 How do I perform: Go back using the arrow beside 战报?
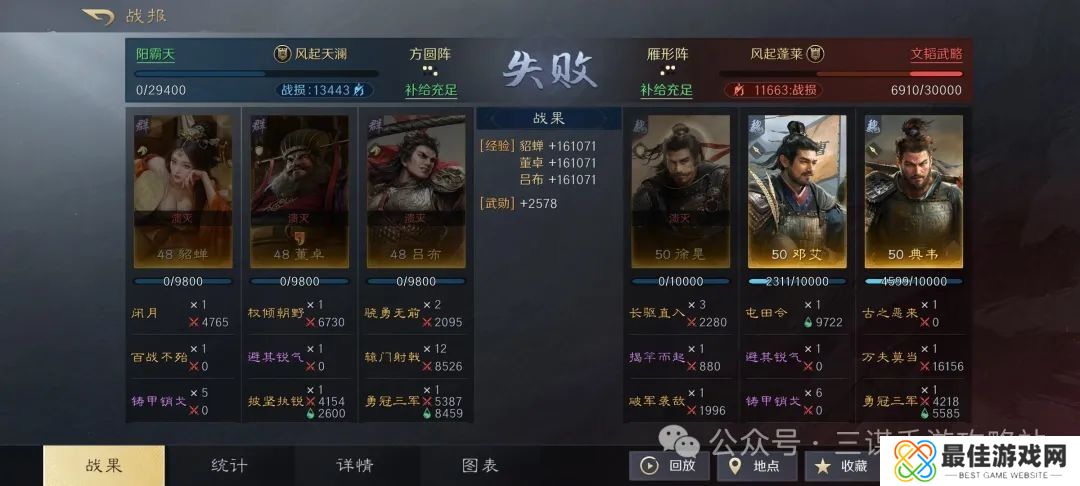pyautogui.click(x=98, y=16)
